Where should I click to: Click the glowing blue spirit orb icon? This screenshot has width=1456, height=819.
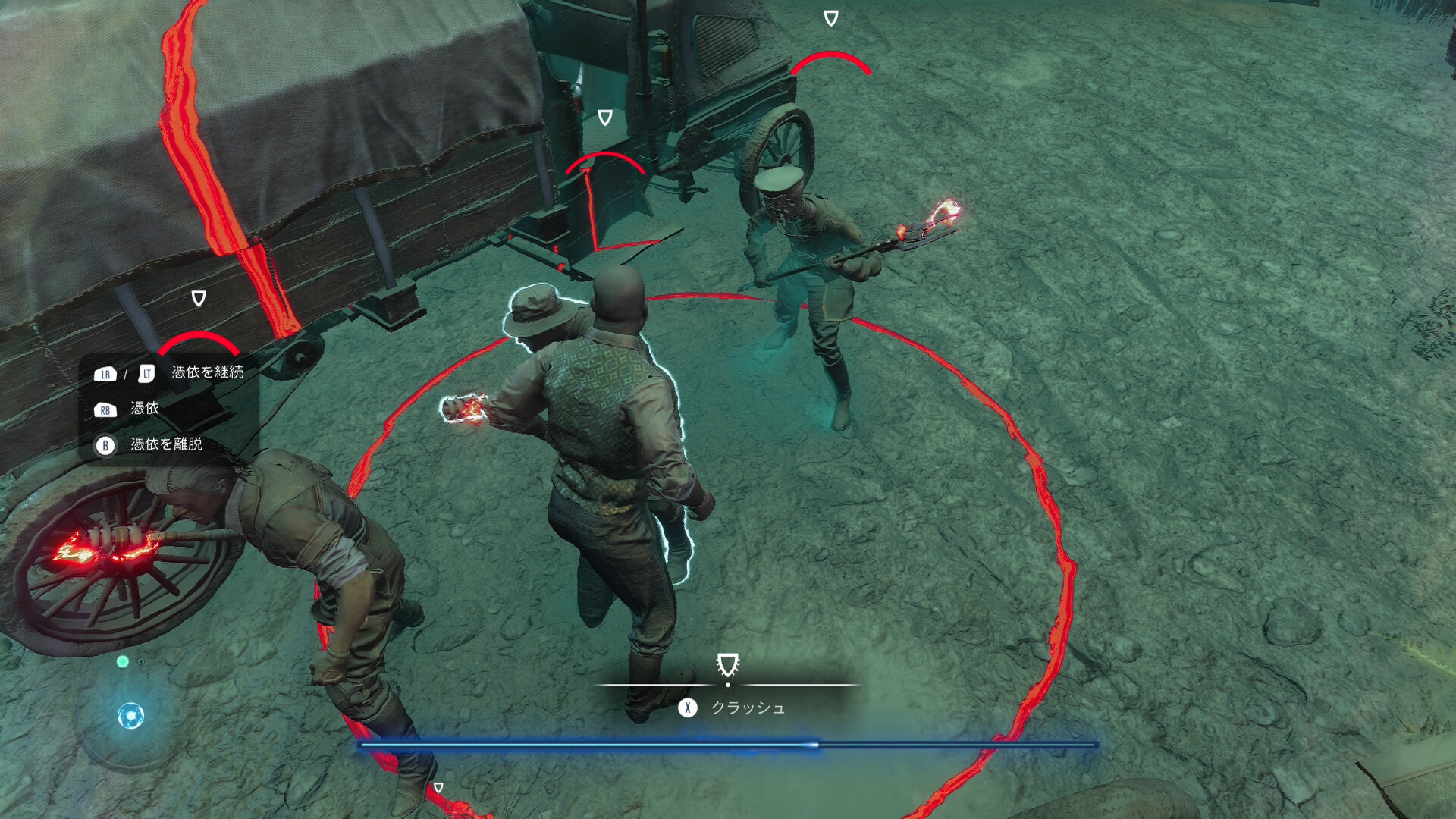click(x=130, y=715)
